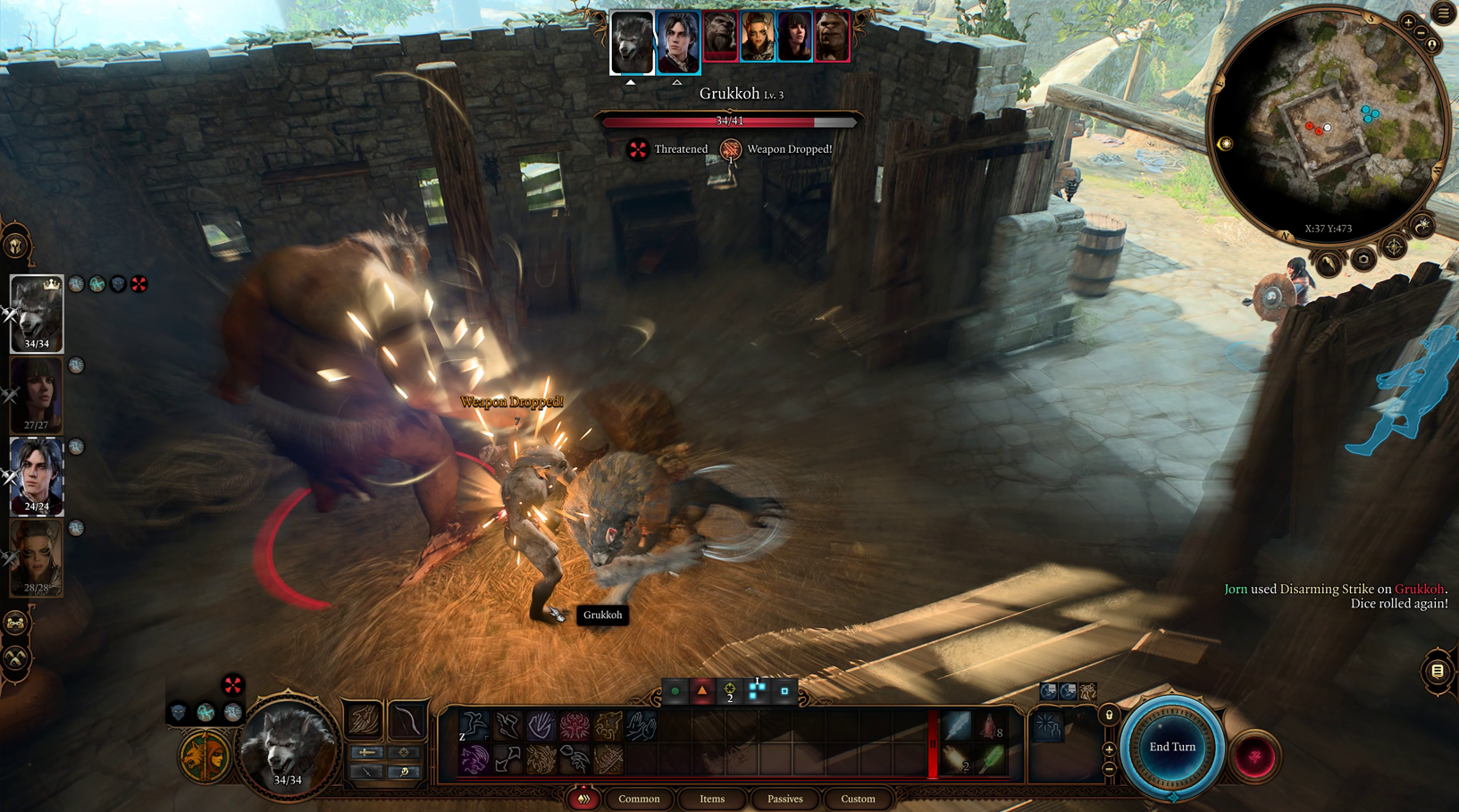
Task: Select the Custom hotbar tab
Action: tap(858, 799)
